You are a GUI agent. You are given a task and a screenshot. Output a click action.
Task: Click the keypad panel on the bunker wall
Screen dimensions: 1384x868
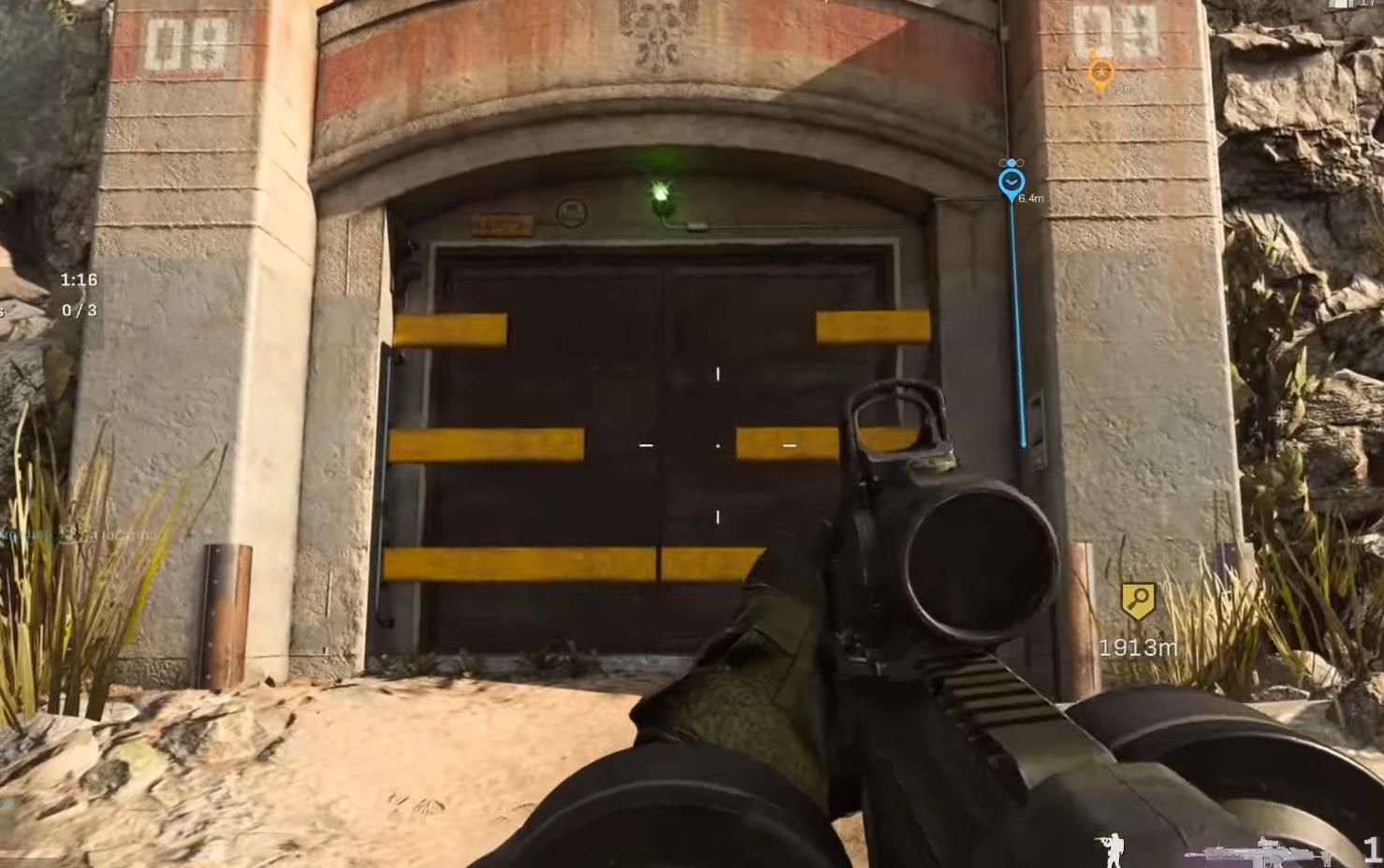(x=1034, y=421)
